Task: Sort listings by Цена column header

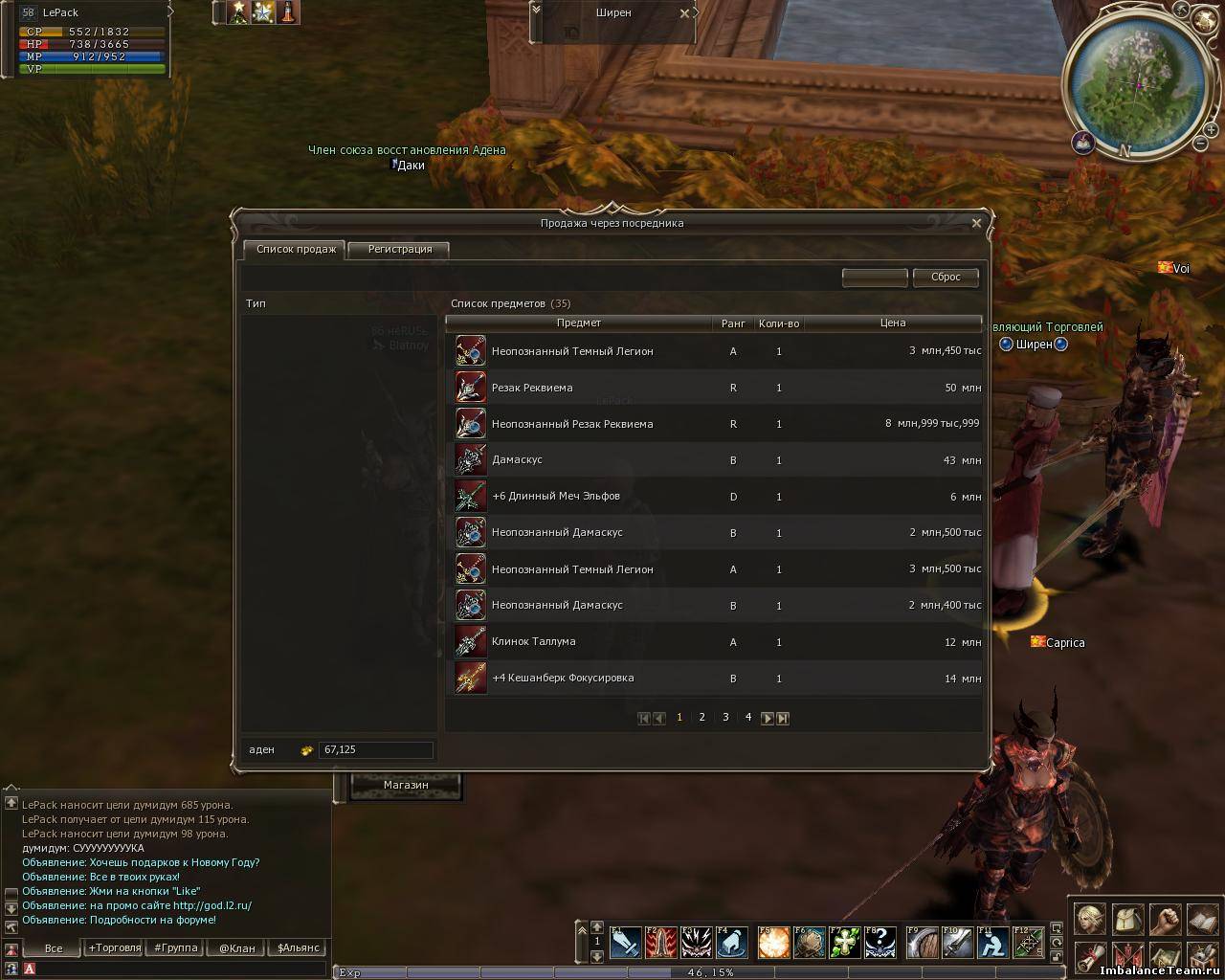Action: point(892,323)
